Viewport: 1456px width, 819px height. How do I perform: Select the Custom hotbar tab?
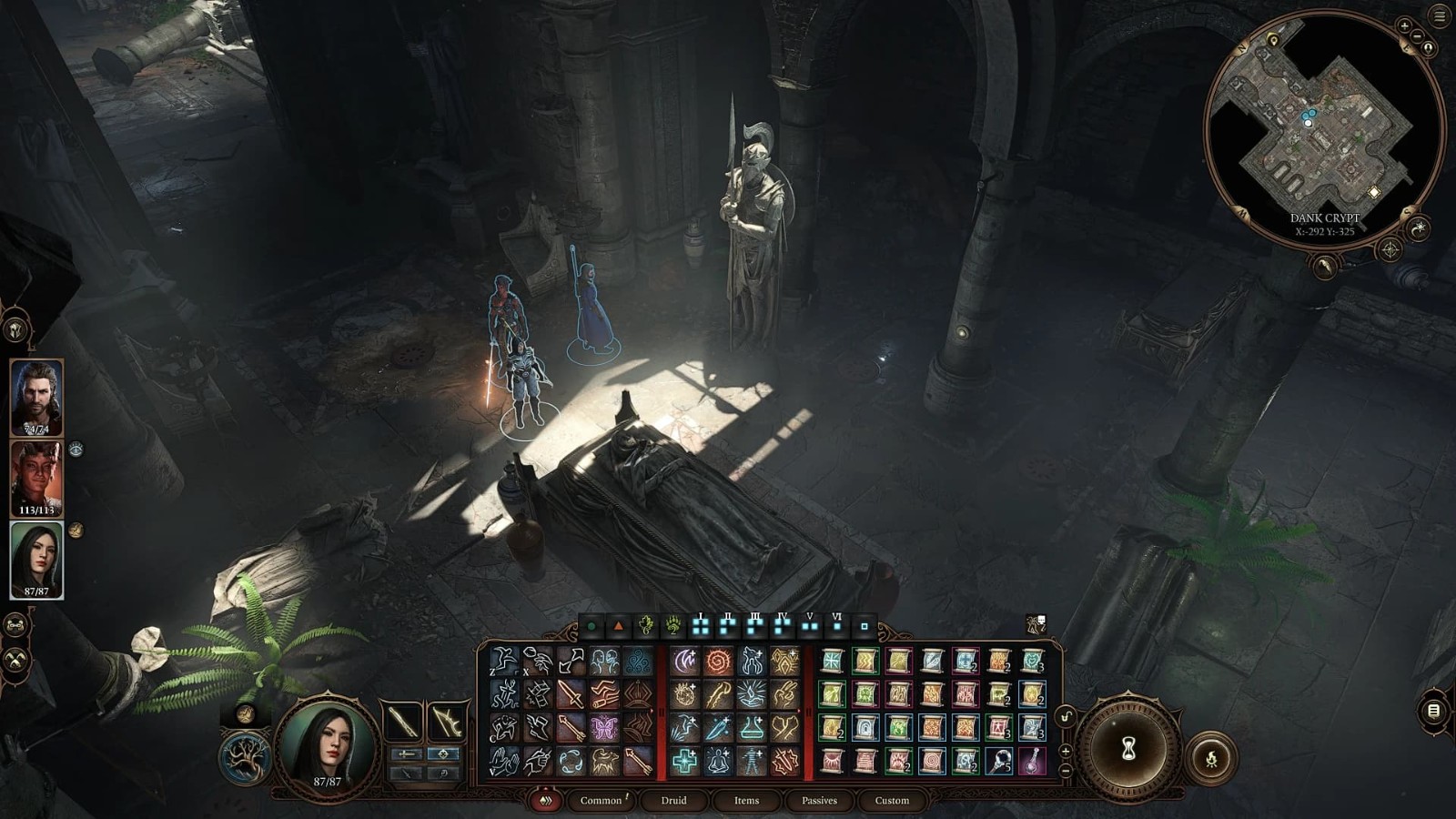[892, 801]
